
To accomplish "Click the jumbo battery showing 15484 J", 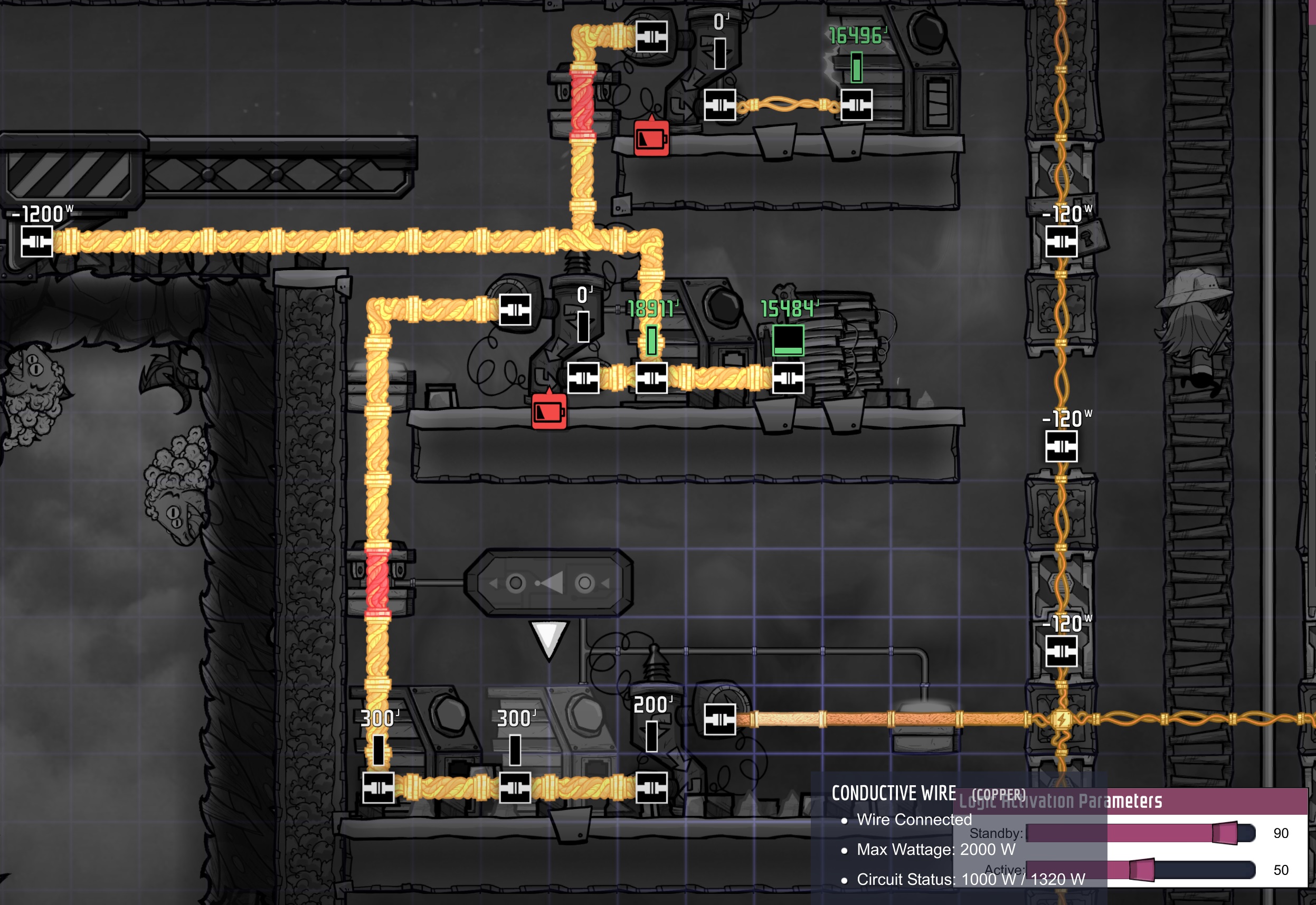I will 788,340.
